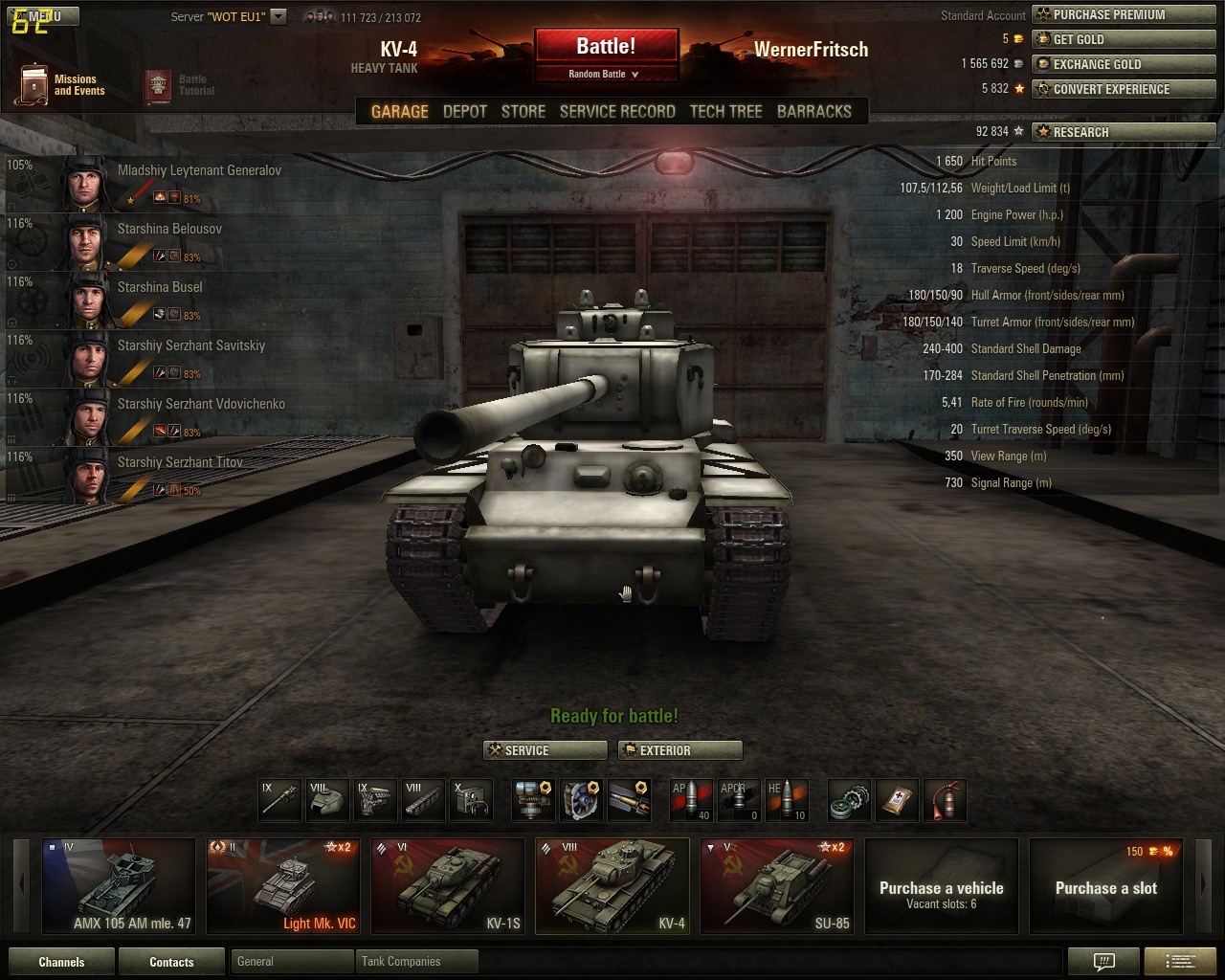Click the Purchase Premium button

(x=1124, y=14)
